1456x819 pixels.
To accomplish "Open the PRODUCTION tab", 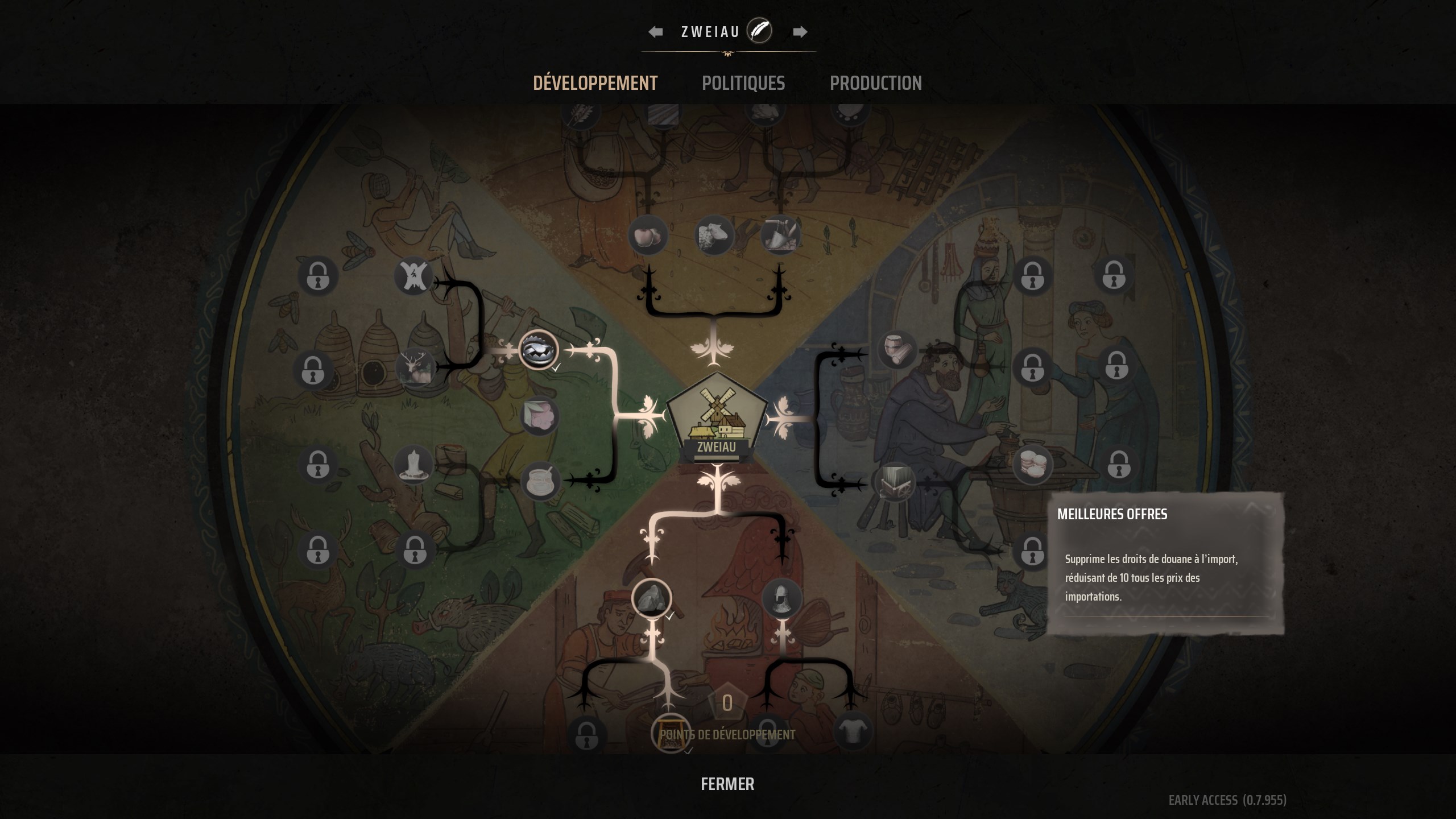I will click(x=876, y=83).
